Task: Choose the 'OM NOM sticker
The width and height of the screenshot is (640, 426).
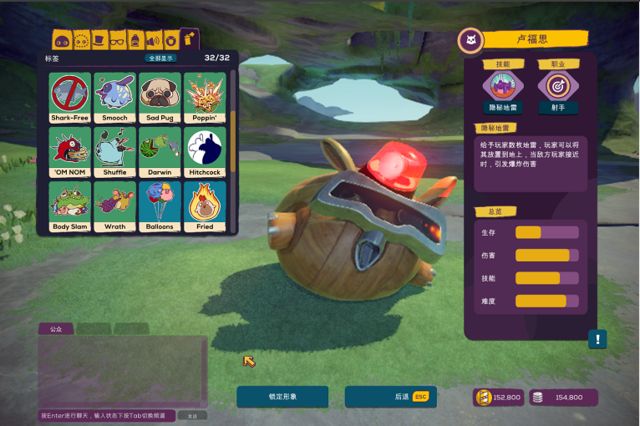Action: [70, 151]
